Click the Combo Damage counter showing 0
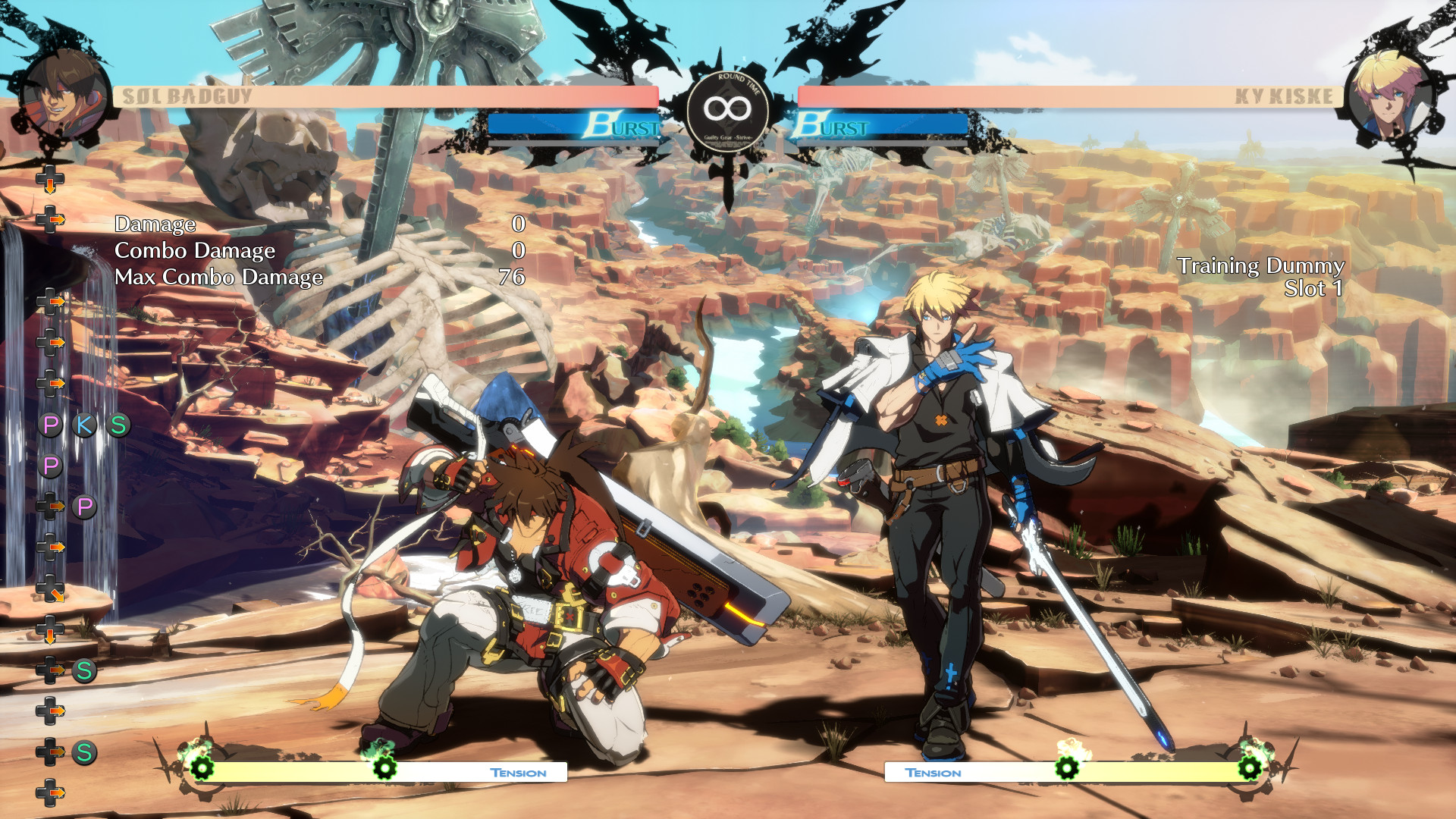 click(x=519, y=250)
